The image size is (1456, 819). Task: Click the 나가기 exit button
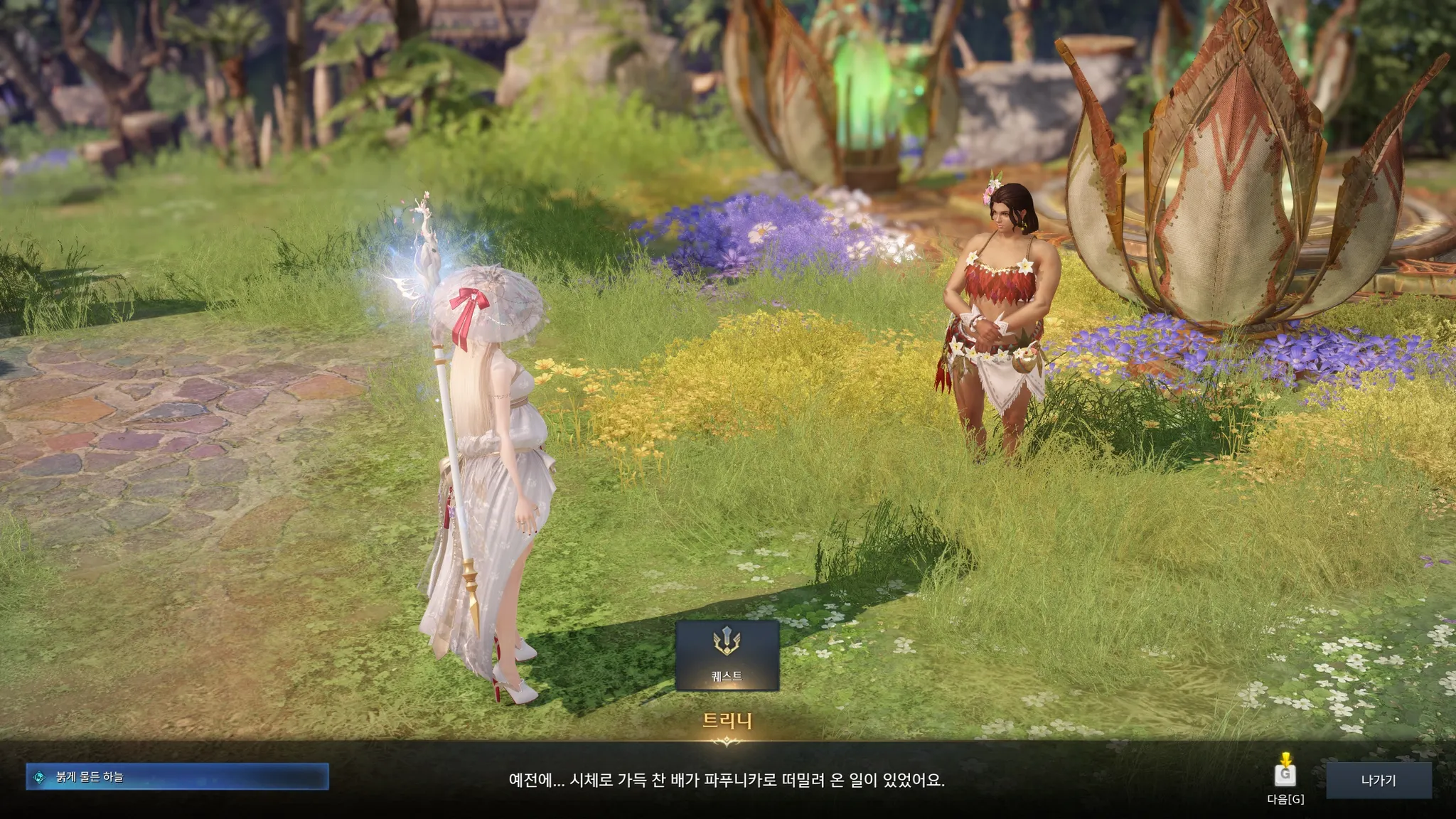click(1378, 781)
